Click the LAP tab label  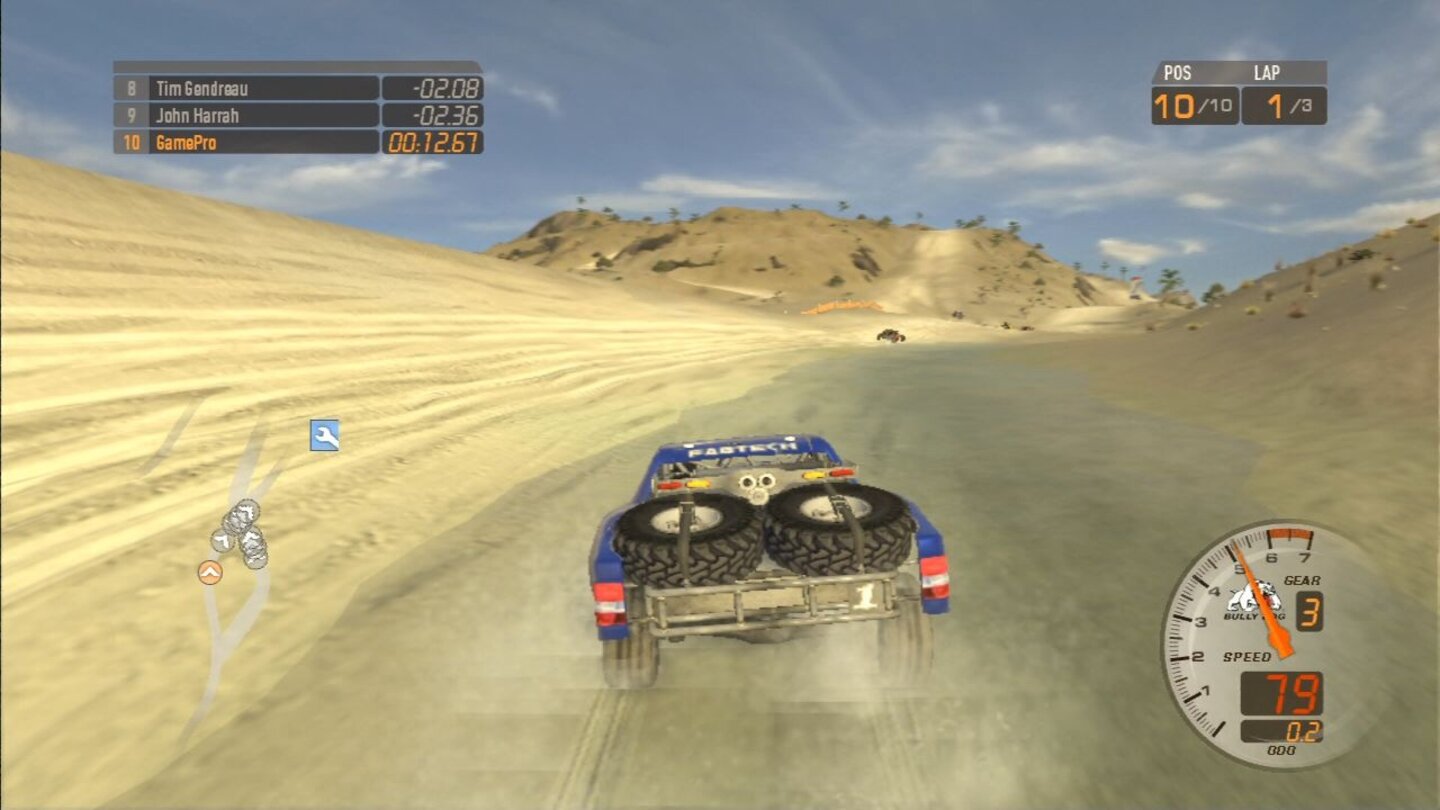(1267, 71)
